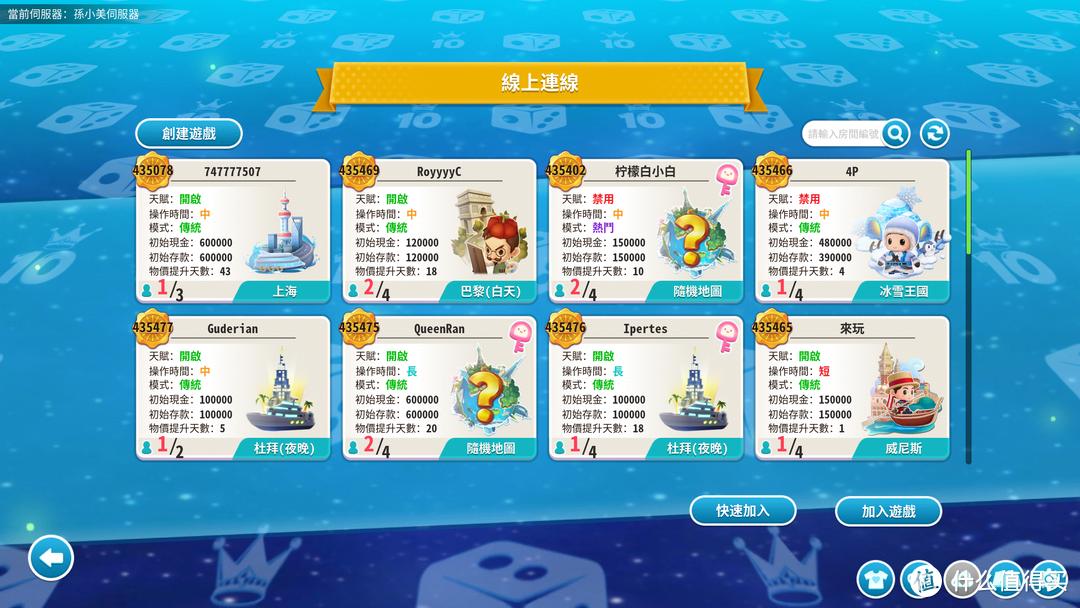The height and width of the screenshot is (608, 1080).
Task: Click the 創建遊戲 create game button
Action: coord(189,133)
